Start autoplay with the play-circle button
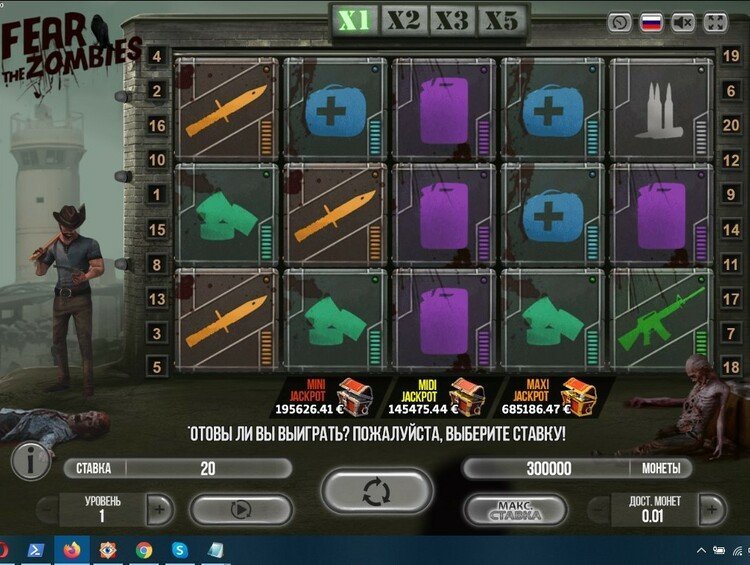The image size is (750, 565). [x=240, y=509]
